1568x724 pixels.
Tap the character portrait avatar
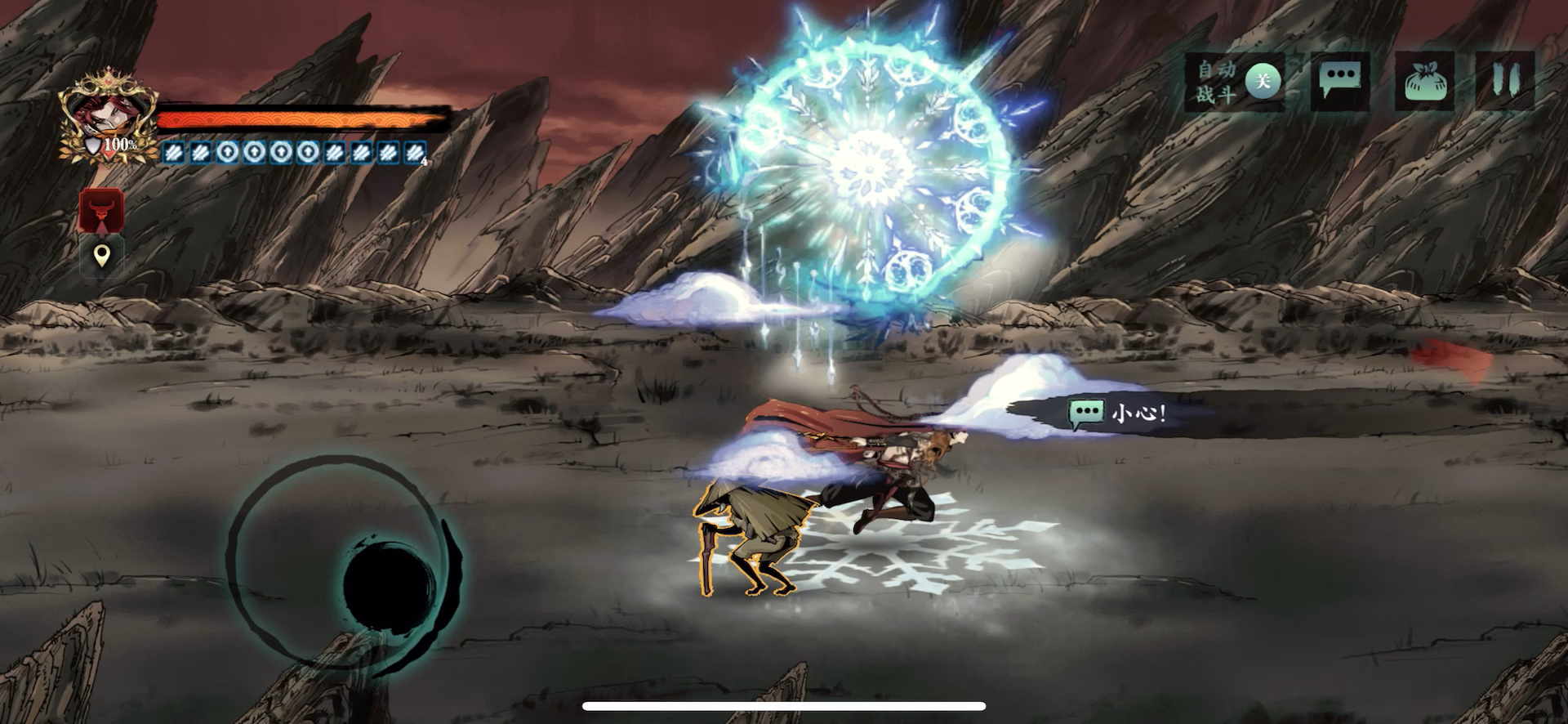106,117
